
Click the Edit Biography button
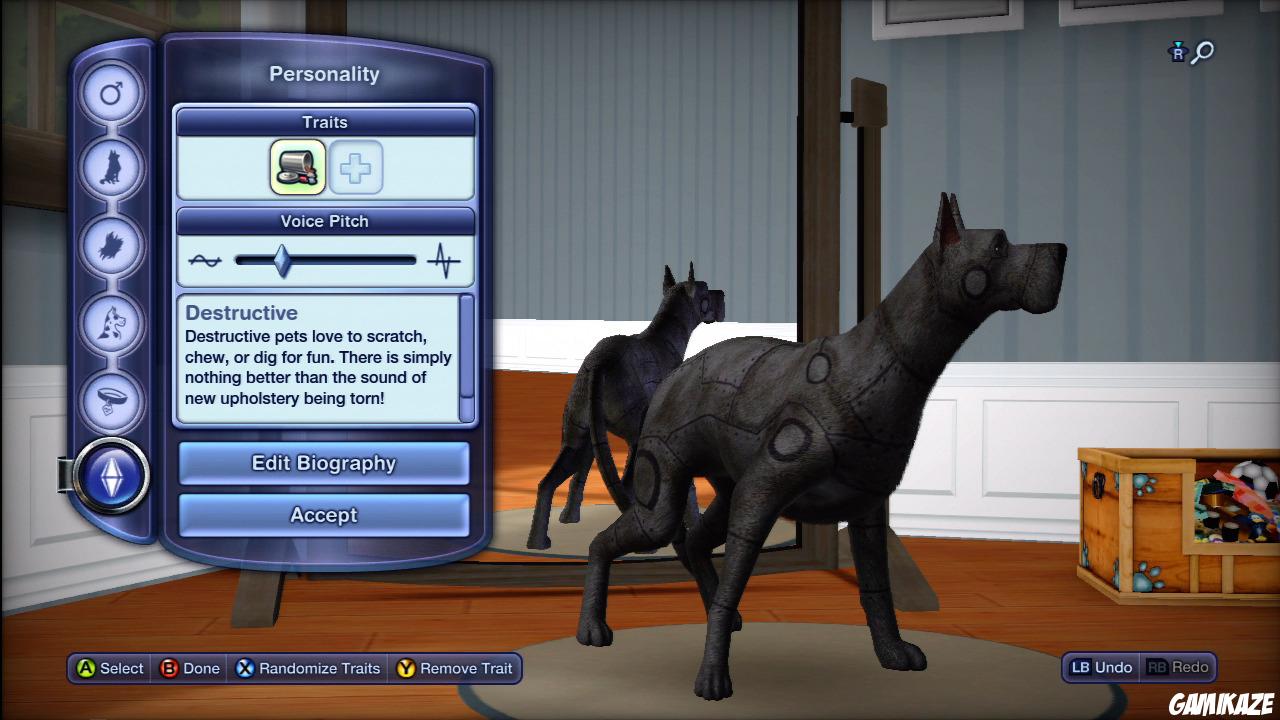(x=323, y=463)
